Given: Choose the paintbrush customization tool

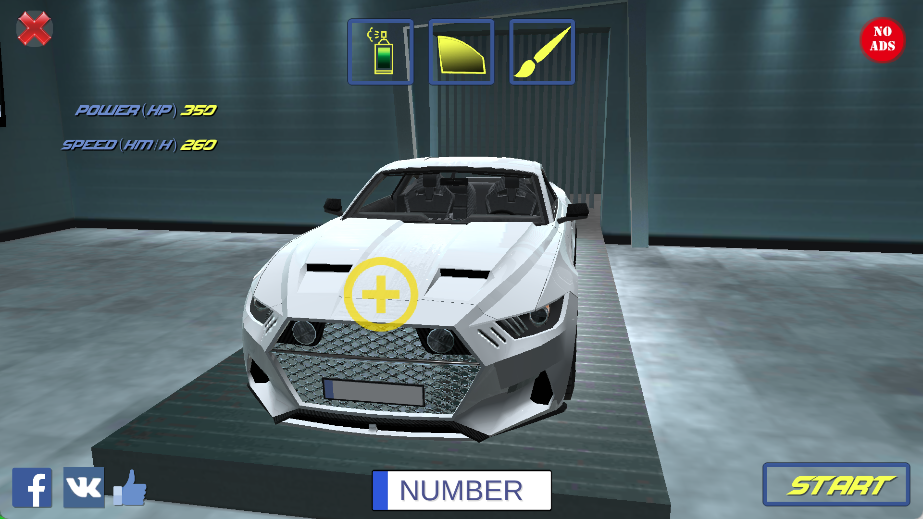Looking at the screenshot, I should point(542,52).
